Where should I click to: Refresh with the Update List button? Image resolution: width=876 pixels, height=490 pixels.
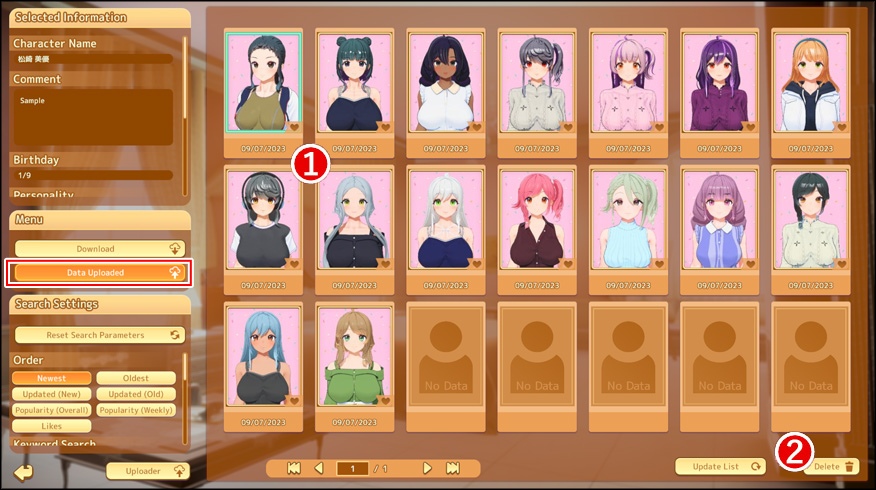pyautogui.click(x=720, y=466)
